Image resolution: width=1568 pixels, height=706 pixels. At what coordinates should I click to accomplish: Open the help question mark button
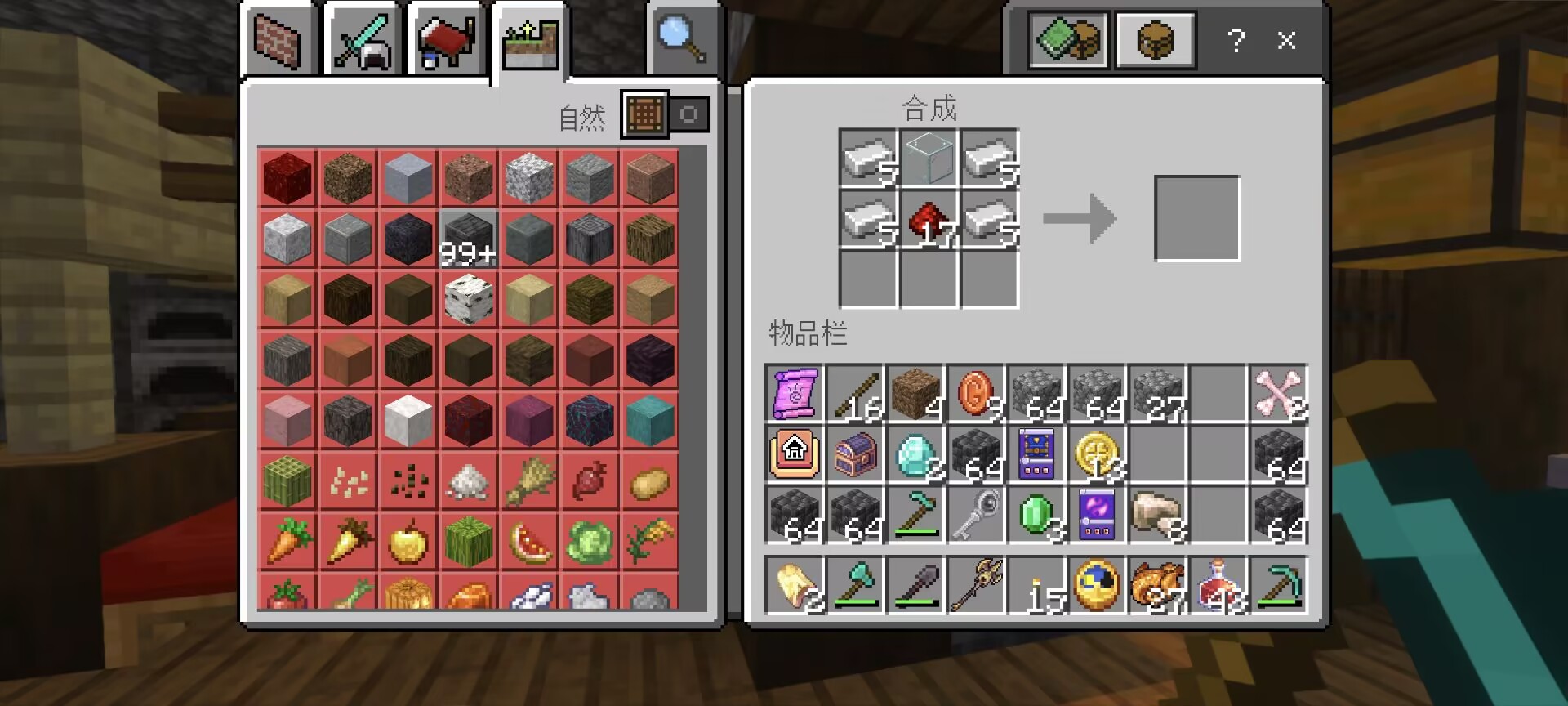[x=1236, y=40]
